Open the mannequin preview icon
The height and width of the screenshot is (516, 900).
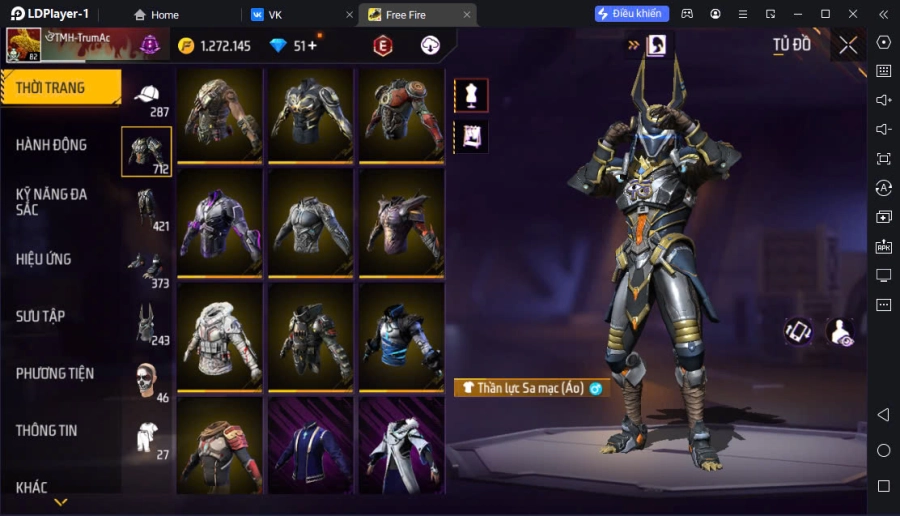coord(471,95)
